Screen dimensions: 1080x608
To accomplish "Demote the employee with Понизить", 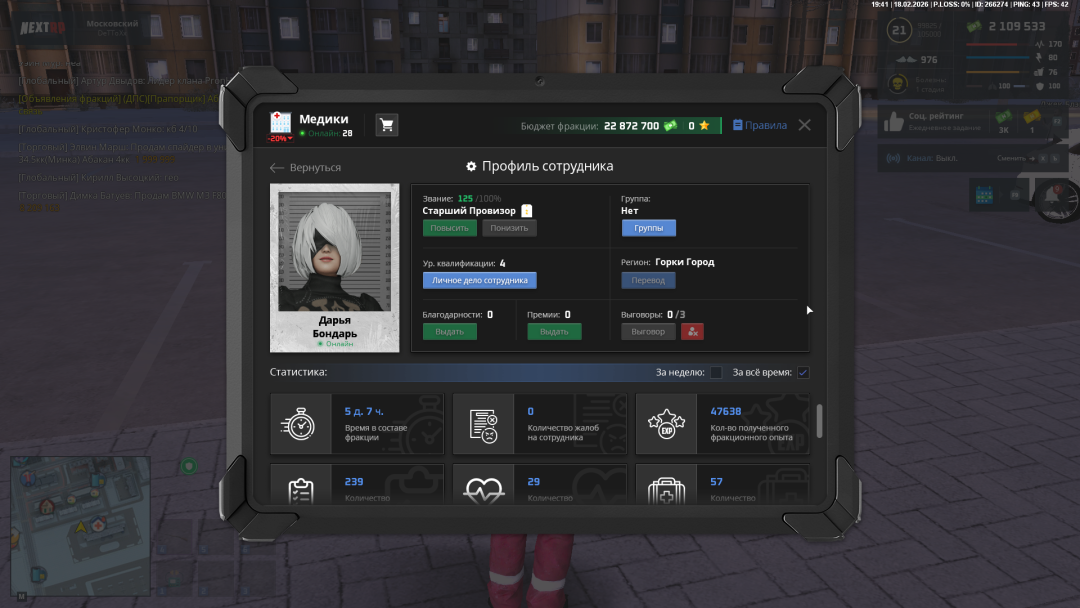I will pyautogui.click(x=509, y=228).
